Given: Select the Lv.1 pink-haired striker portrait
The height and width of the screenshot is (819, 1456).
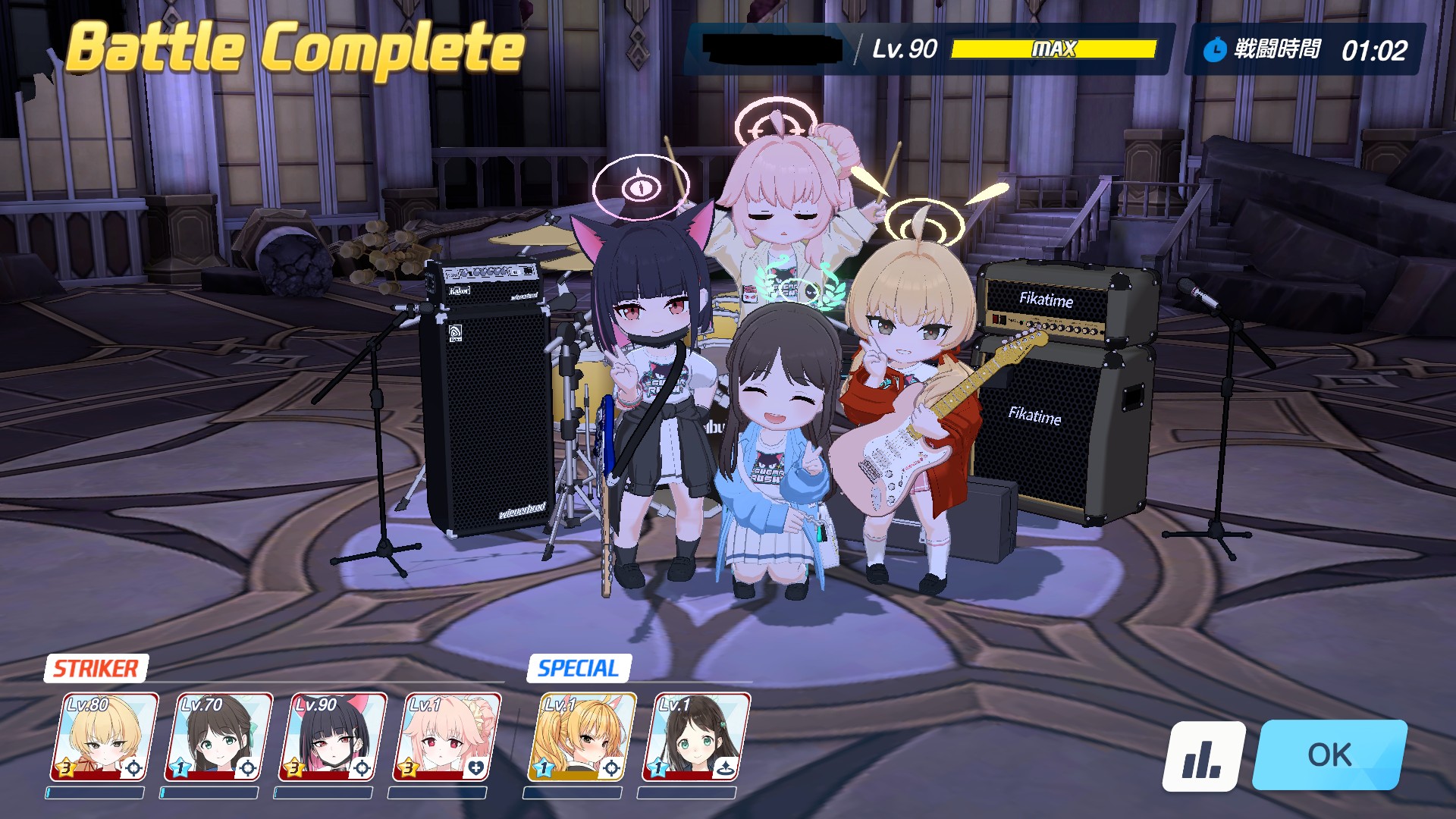Looking at the screenshot, I should 447,737.
